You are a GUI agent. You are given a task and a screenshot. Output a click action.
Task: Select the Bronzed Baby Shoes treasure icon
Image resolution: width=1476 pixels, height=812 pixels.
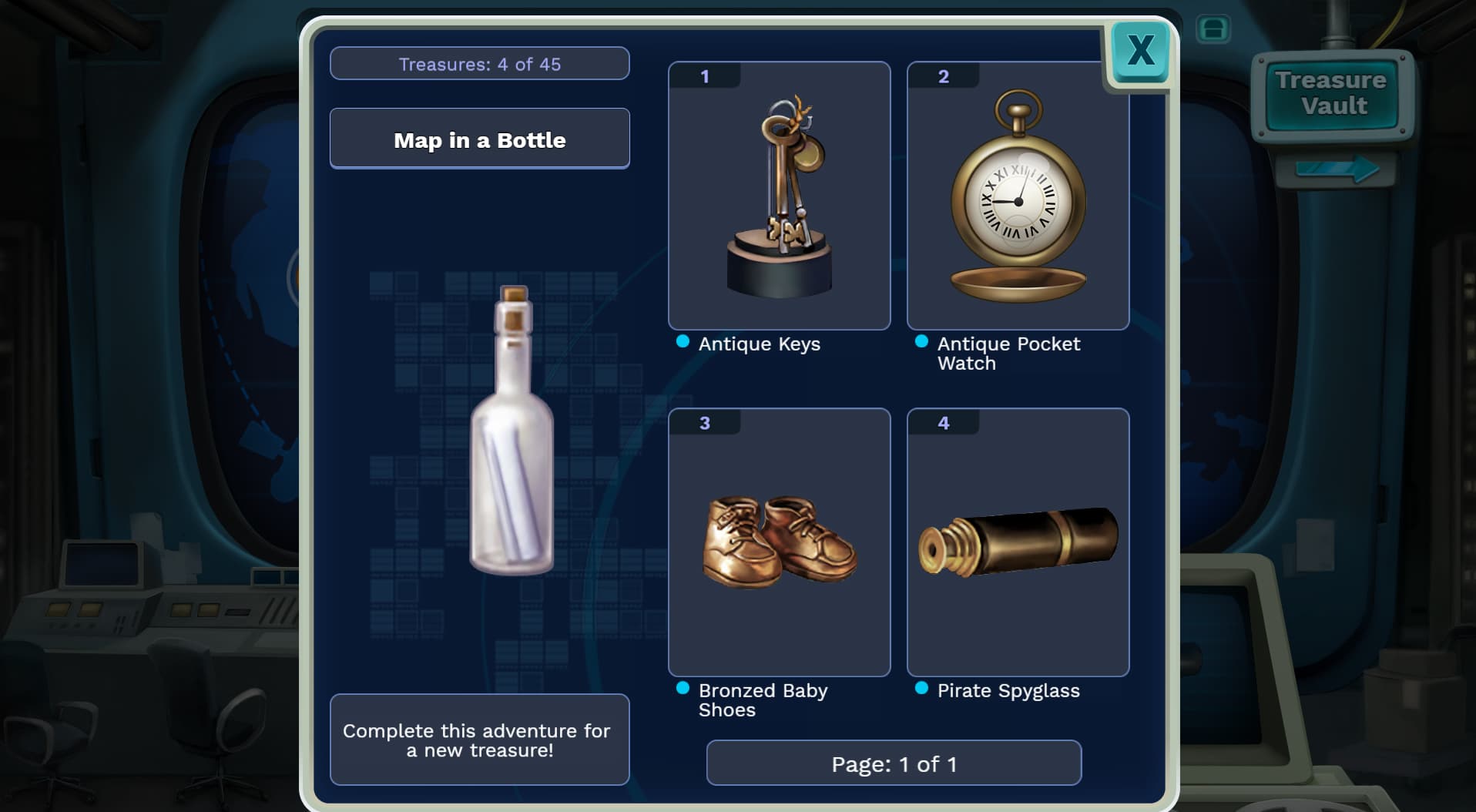point(779,542)
